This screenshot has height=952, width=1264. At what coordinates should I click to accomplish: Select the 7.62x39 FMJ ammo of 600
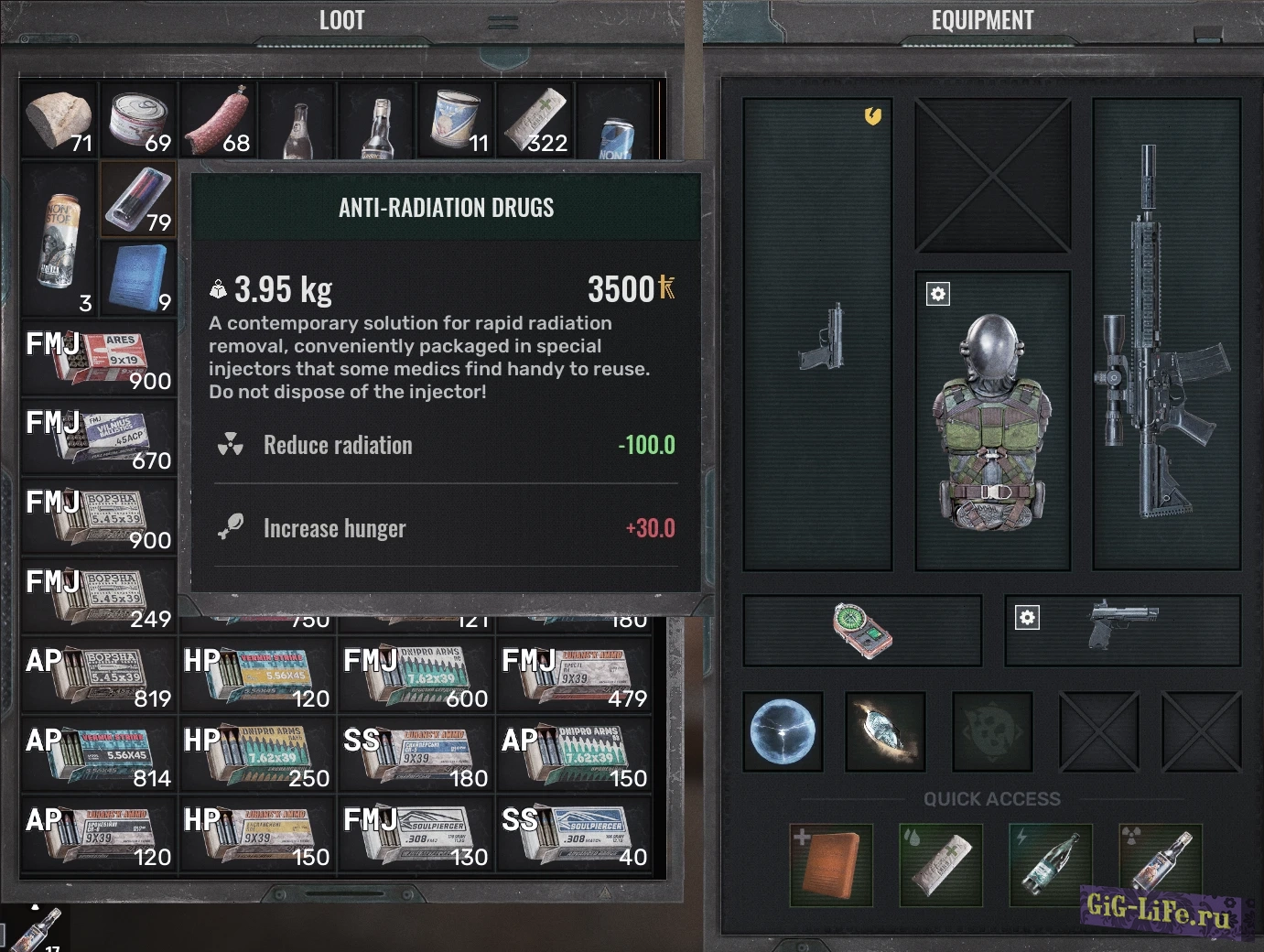point(416,676)
